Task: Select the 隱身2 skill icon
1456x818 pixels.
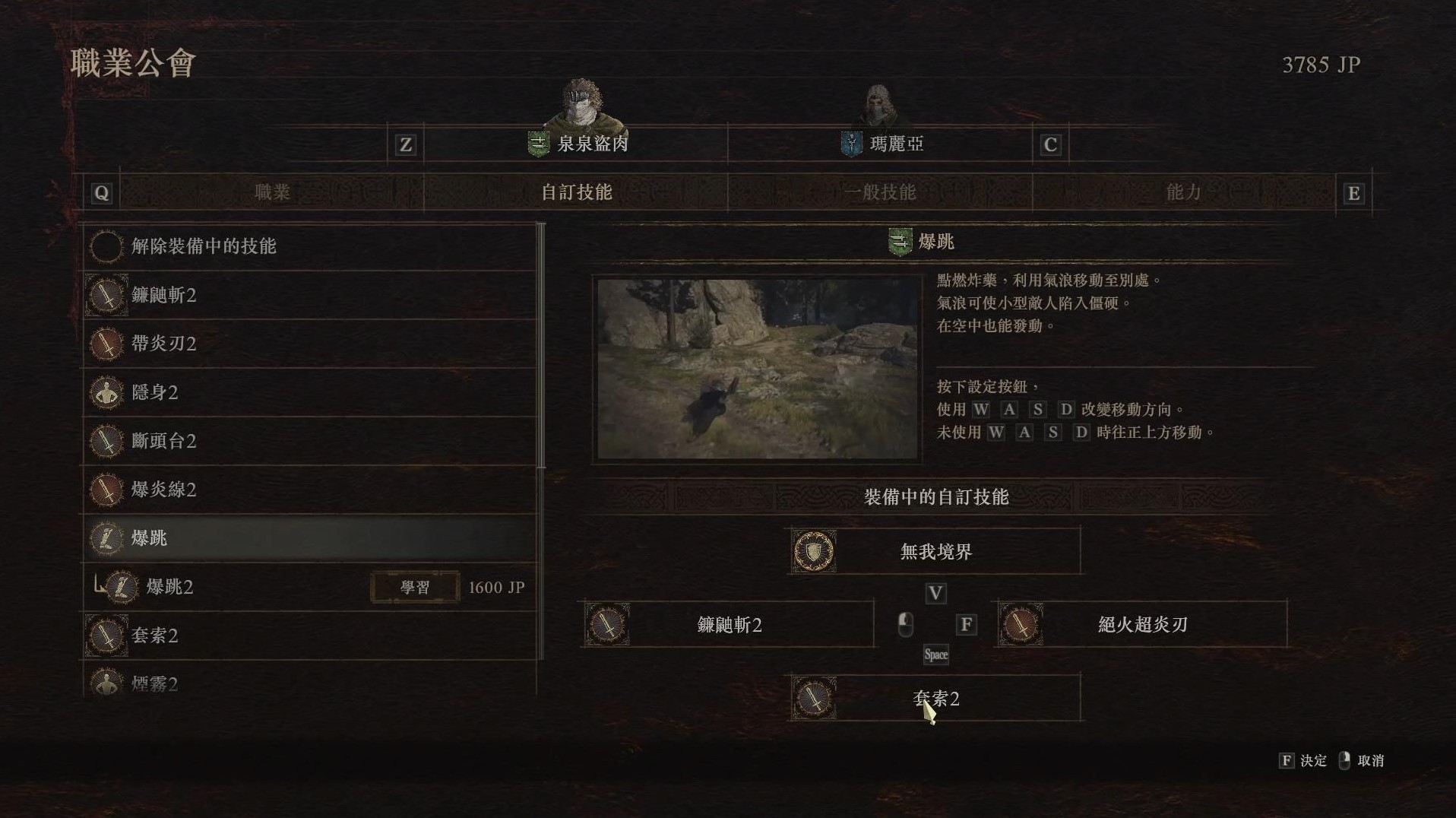Action: 107,392
